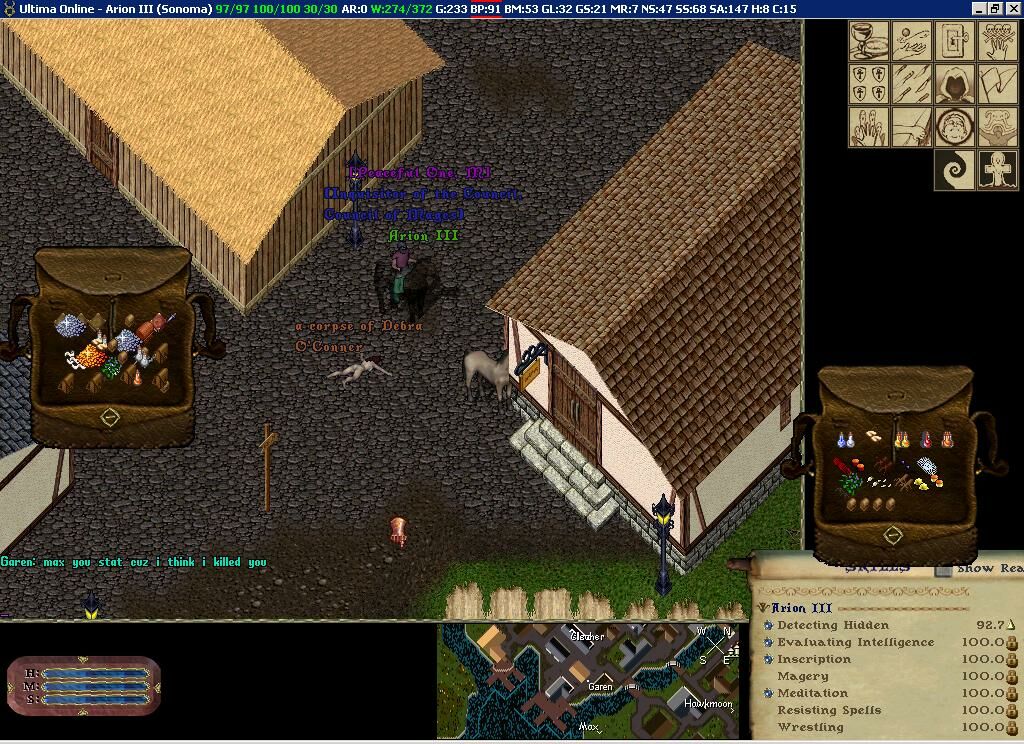This screenshot has width=1024, height=744.
Task: Open the radar minimap
Action: [588, 680]
